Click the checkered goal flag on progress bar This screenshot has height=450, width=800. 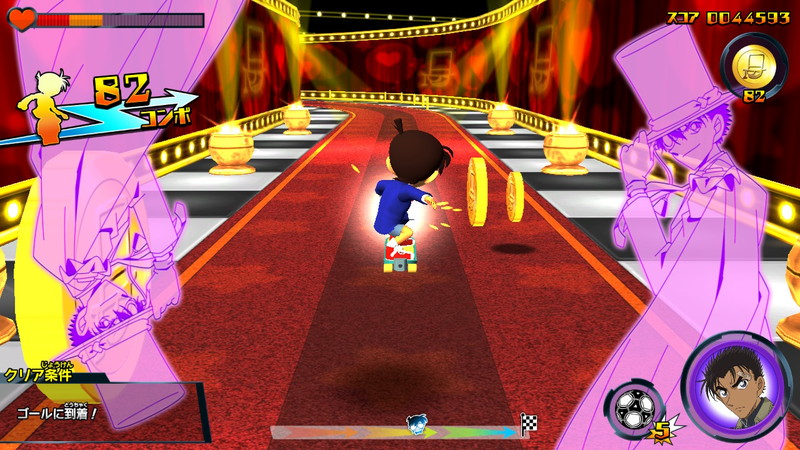pos(529,423)
